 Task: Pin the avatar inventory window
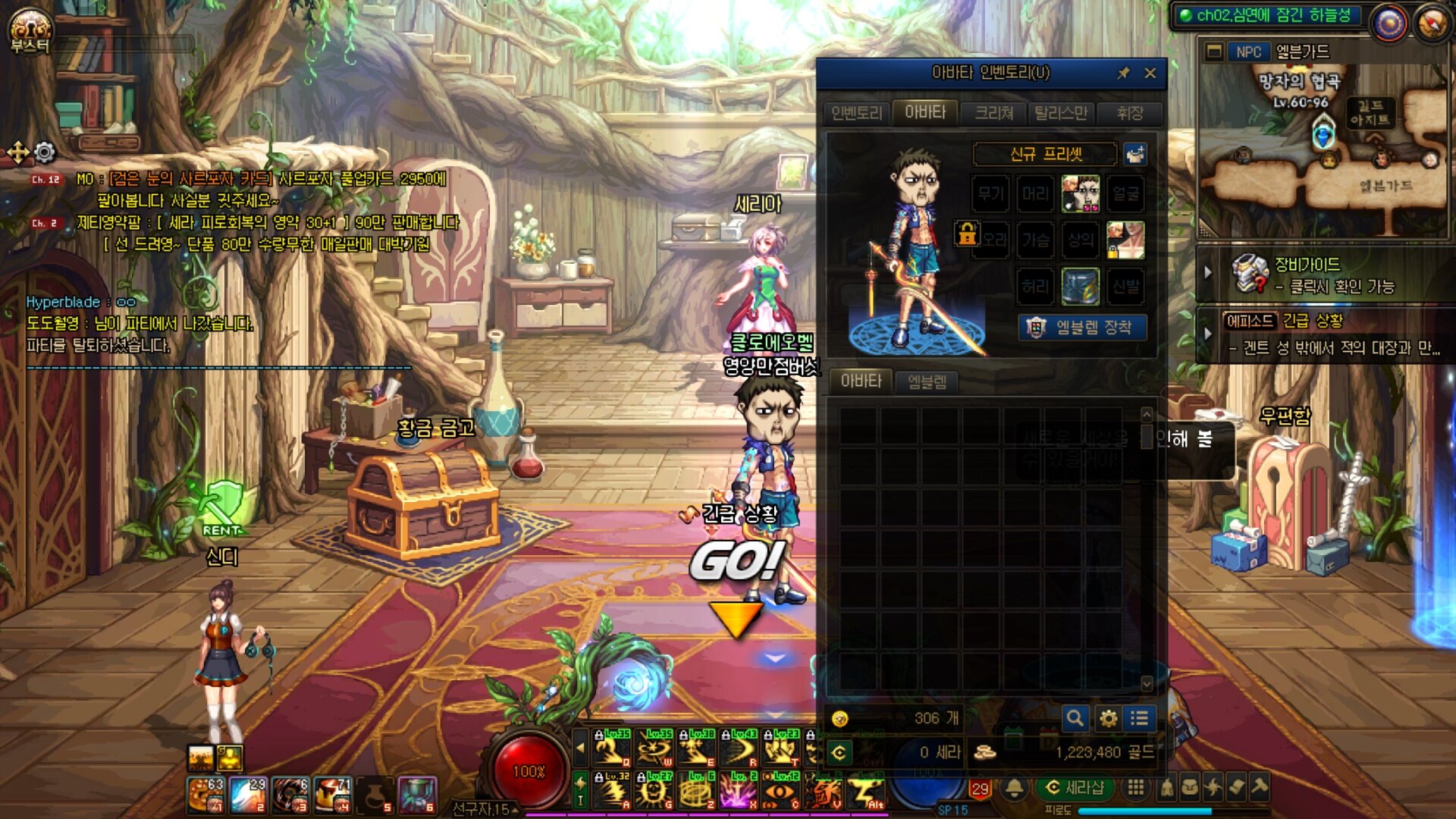(1123, 73)
